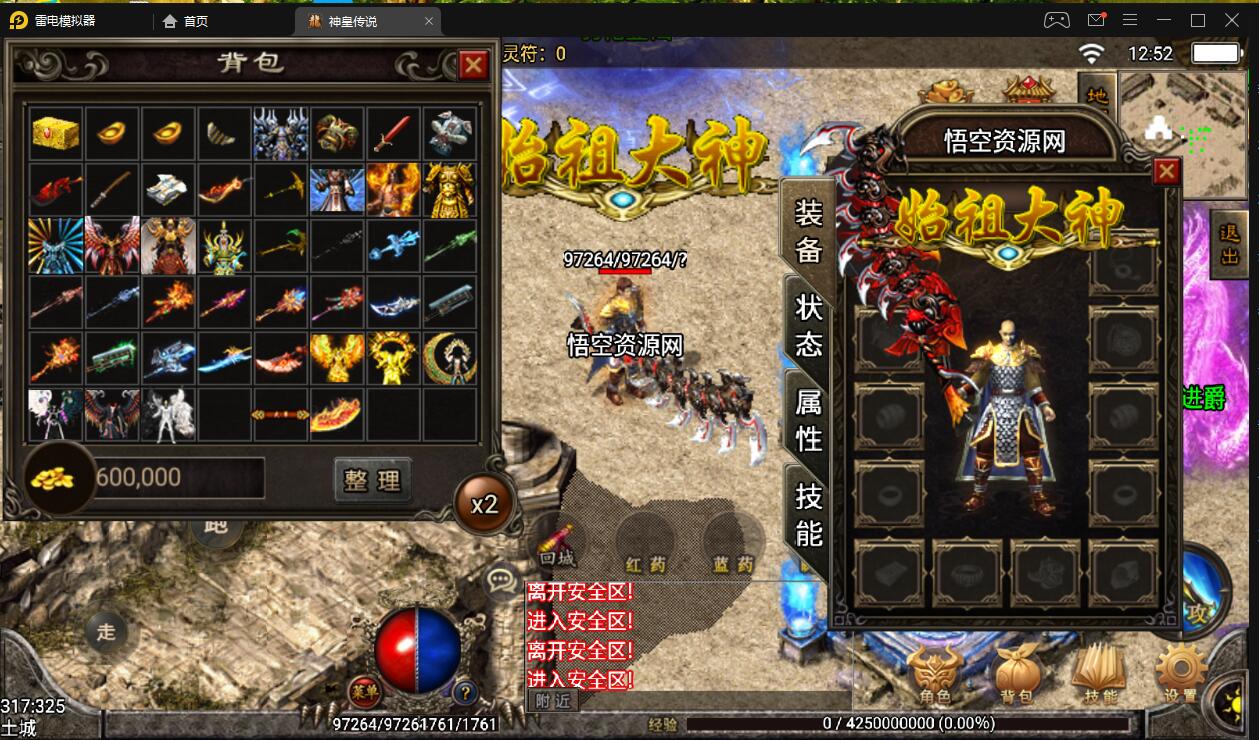Screen dimensions: 1259x740
Task: Select the 装备 equipment tab
Action: pyautogui.click(x=808, y=229)
